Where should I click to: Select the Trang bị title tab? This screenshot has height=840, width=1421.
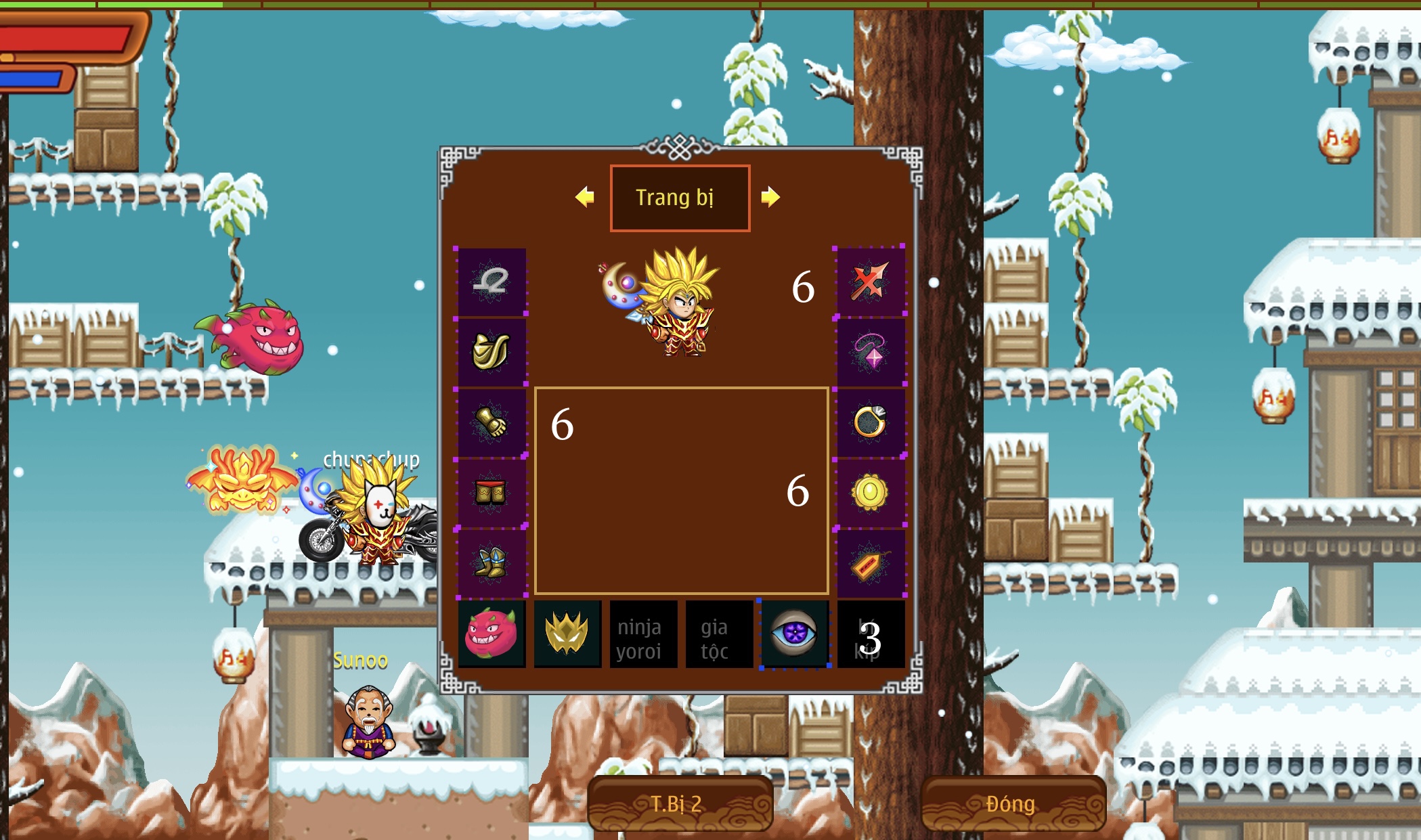(680, 197)
